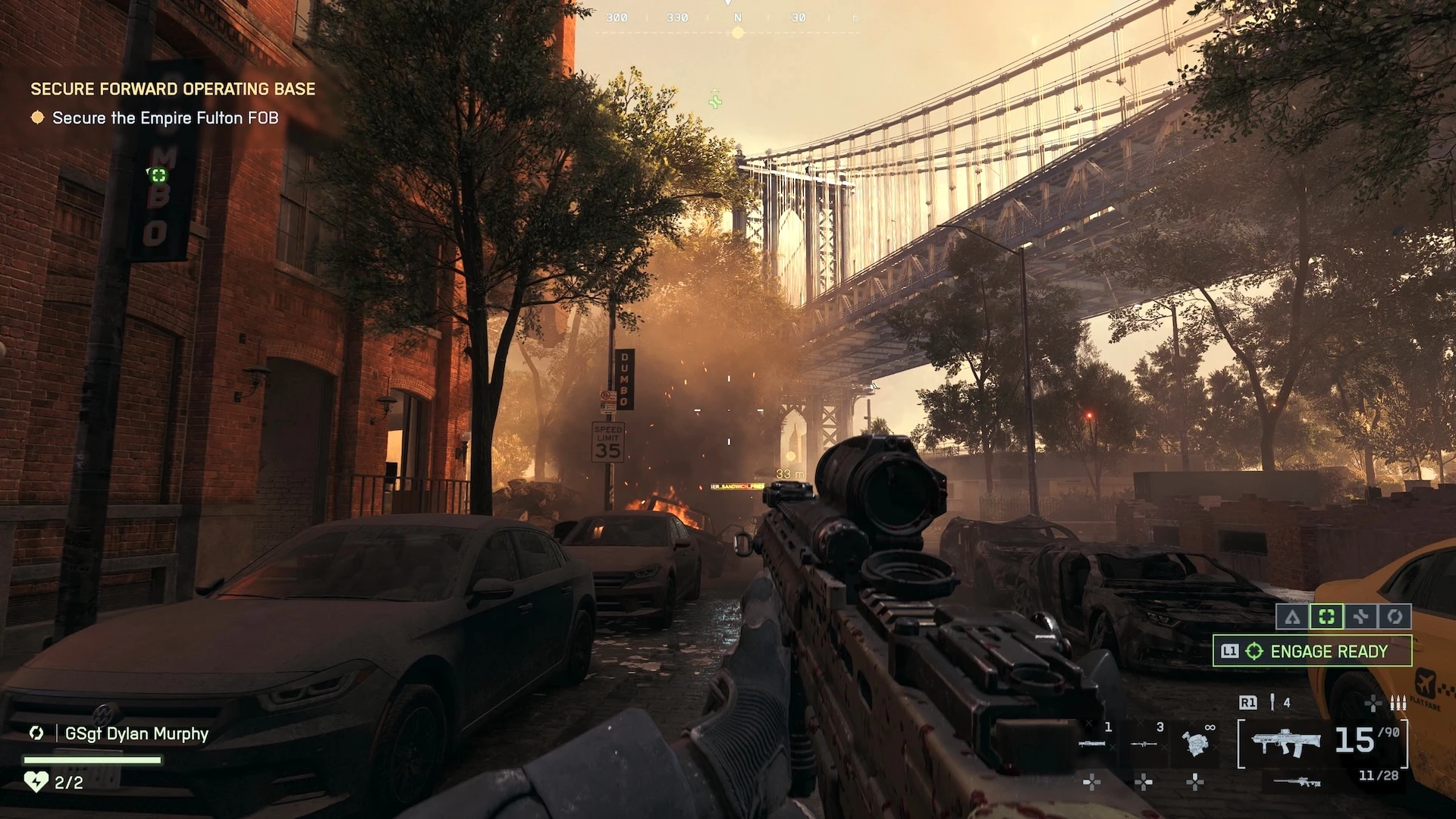Select the upward-arrow squad command icon
This screenshot has width=1456, height=819.
(1292, 617)
